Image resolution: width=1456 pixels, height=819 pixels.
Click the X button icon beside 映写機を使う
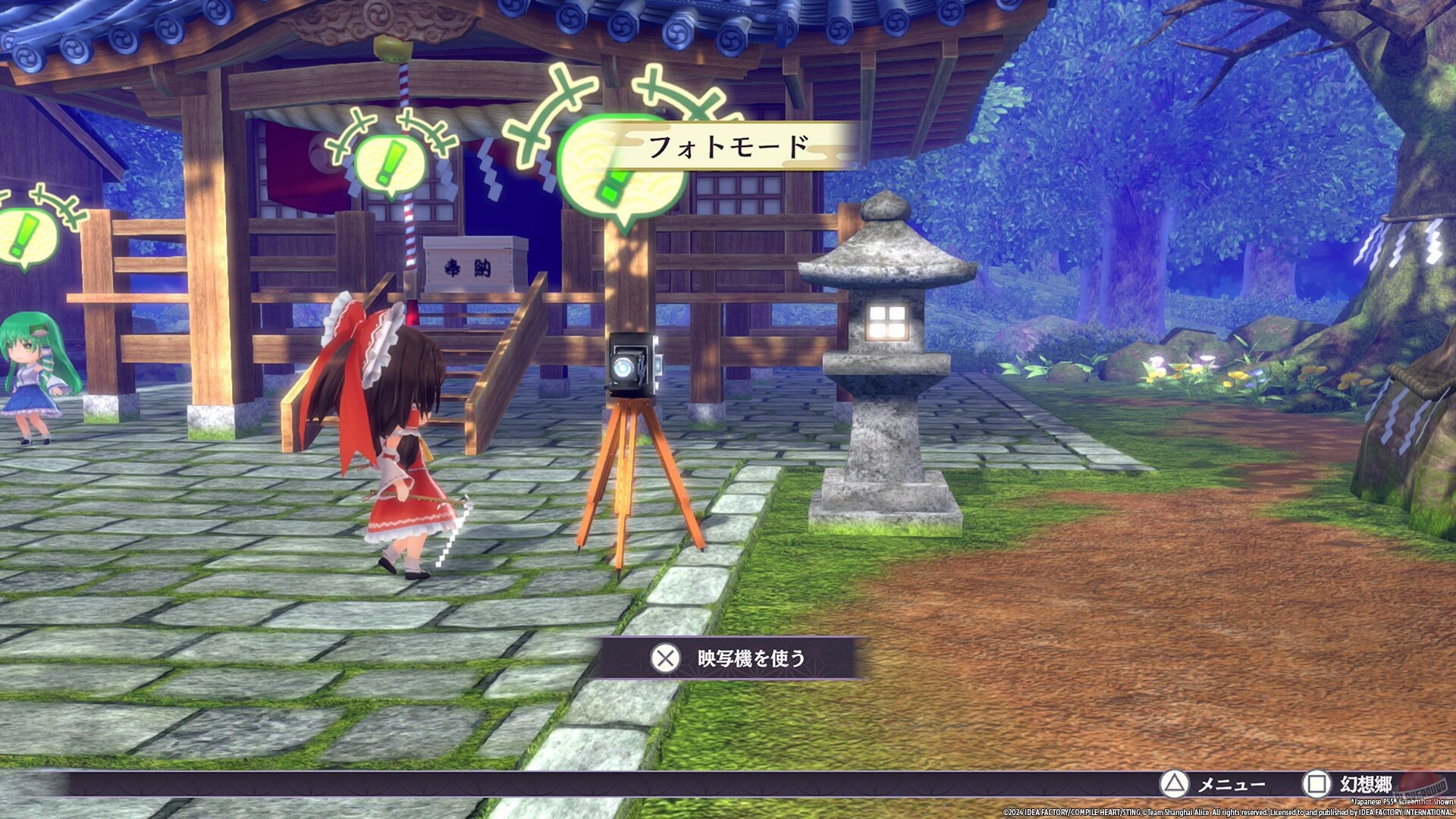666,659
